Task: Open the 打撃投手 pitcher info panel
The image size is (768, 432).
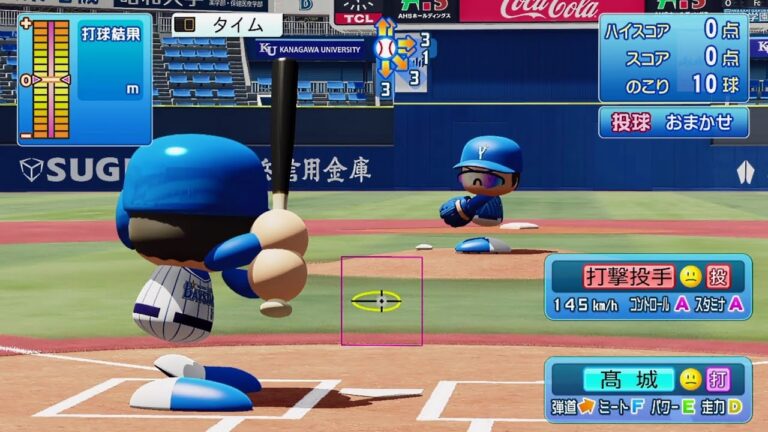Action: 647,287
